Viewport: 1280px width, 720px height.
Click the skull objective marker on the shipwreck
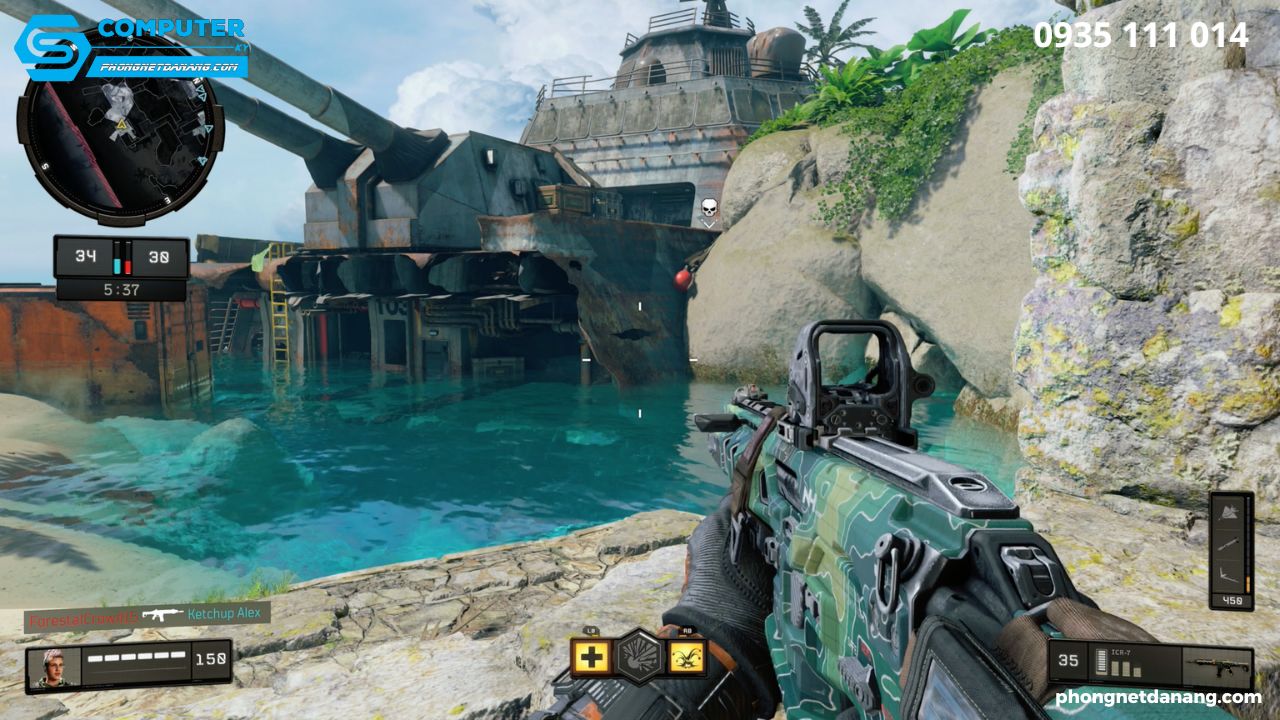click(x=710, y=208)
